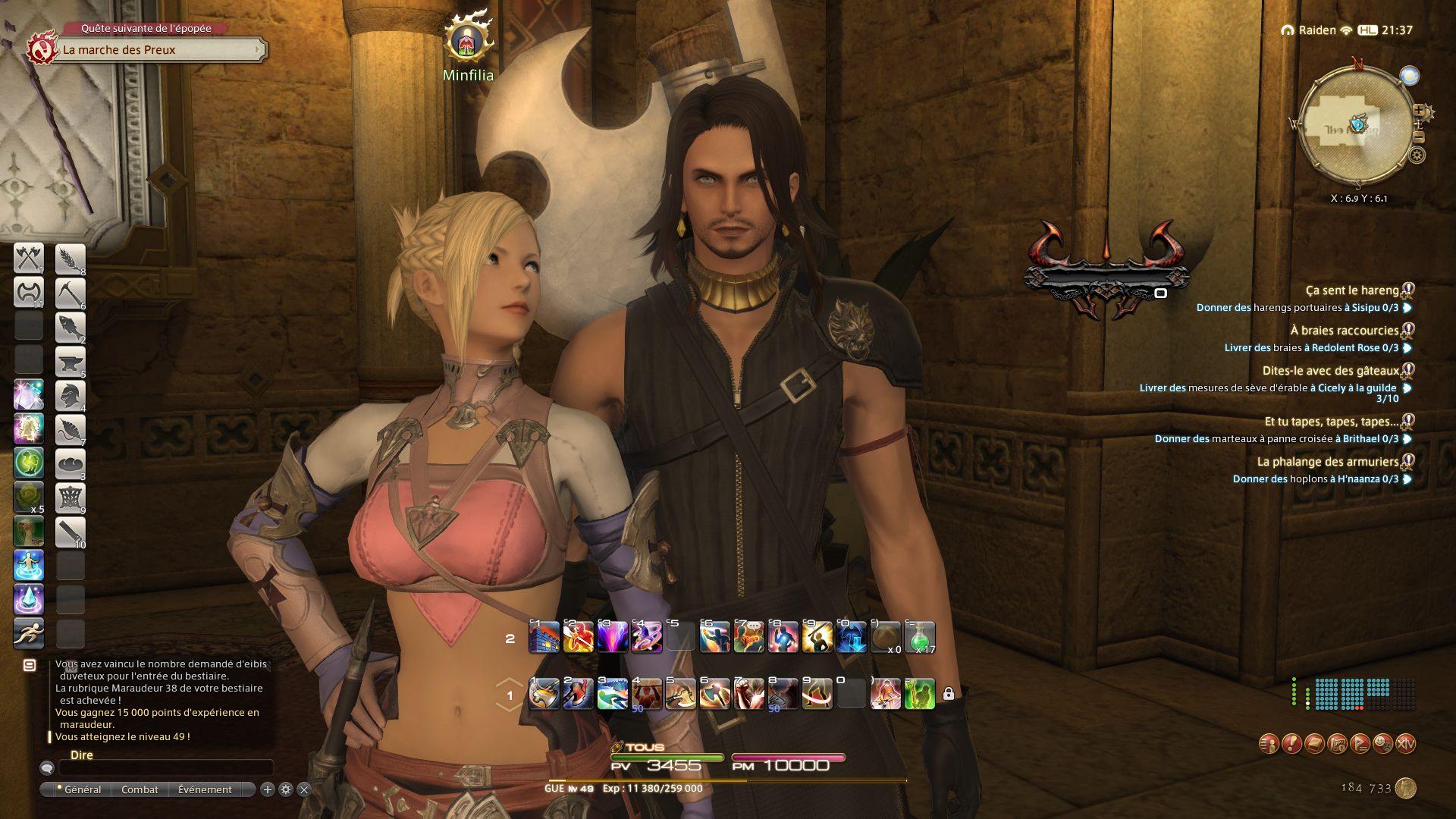Choose the fish gear set icon
The height and width of the screenshot is (819, 1456).
pyautogui.click(x=70, y=327)
